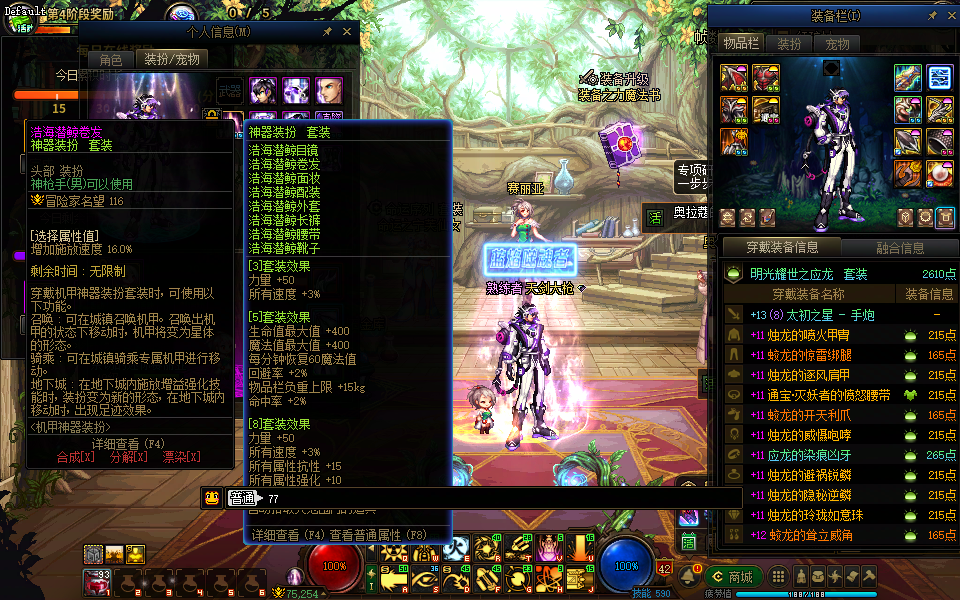Screen dimensions: 960x600
Task: Open the 商城 shop button
Action: pyautogui.click(x=732, y=577)
